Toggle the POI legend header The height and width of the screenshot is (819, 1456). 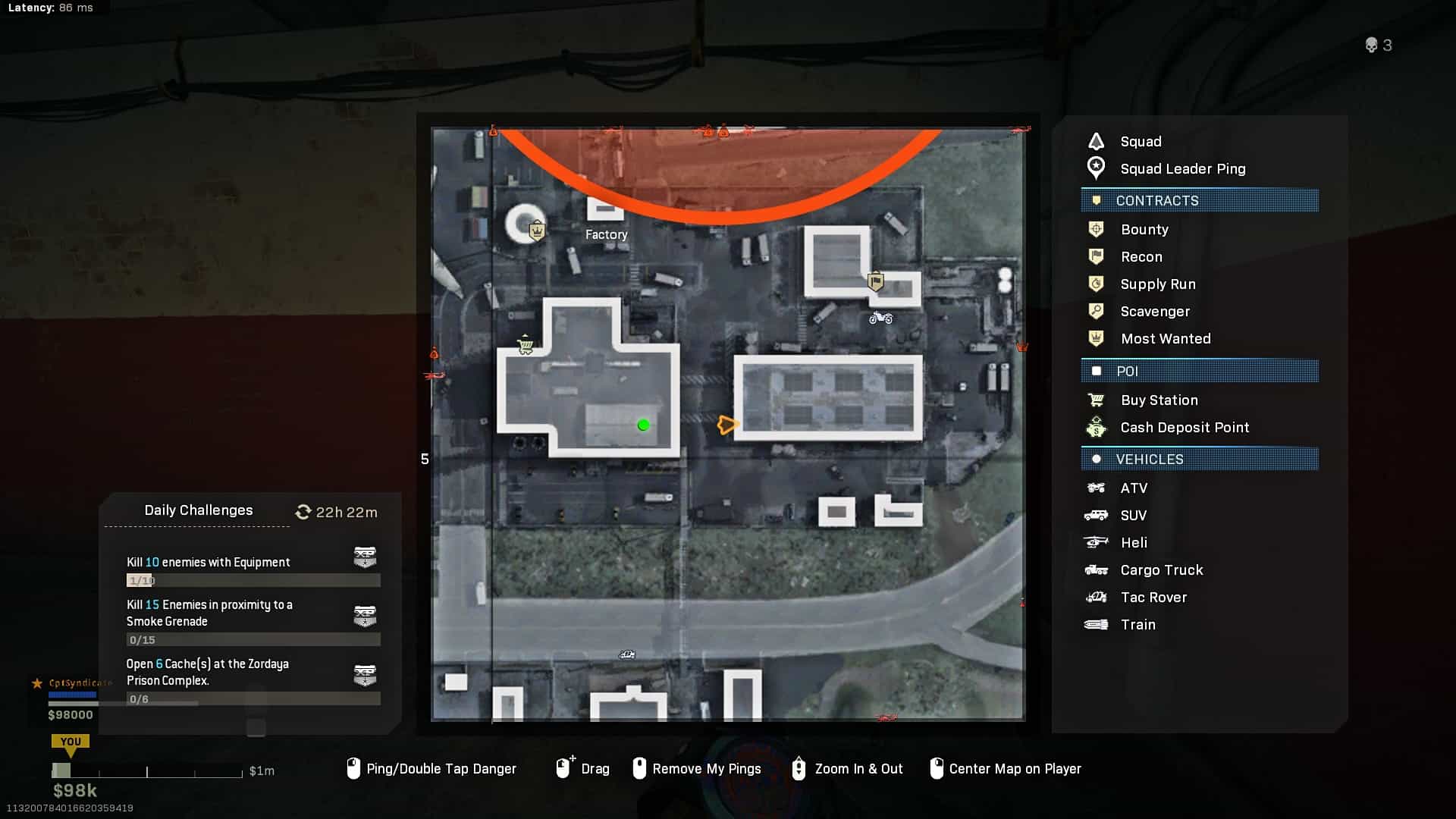(x=1200, y=372)
